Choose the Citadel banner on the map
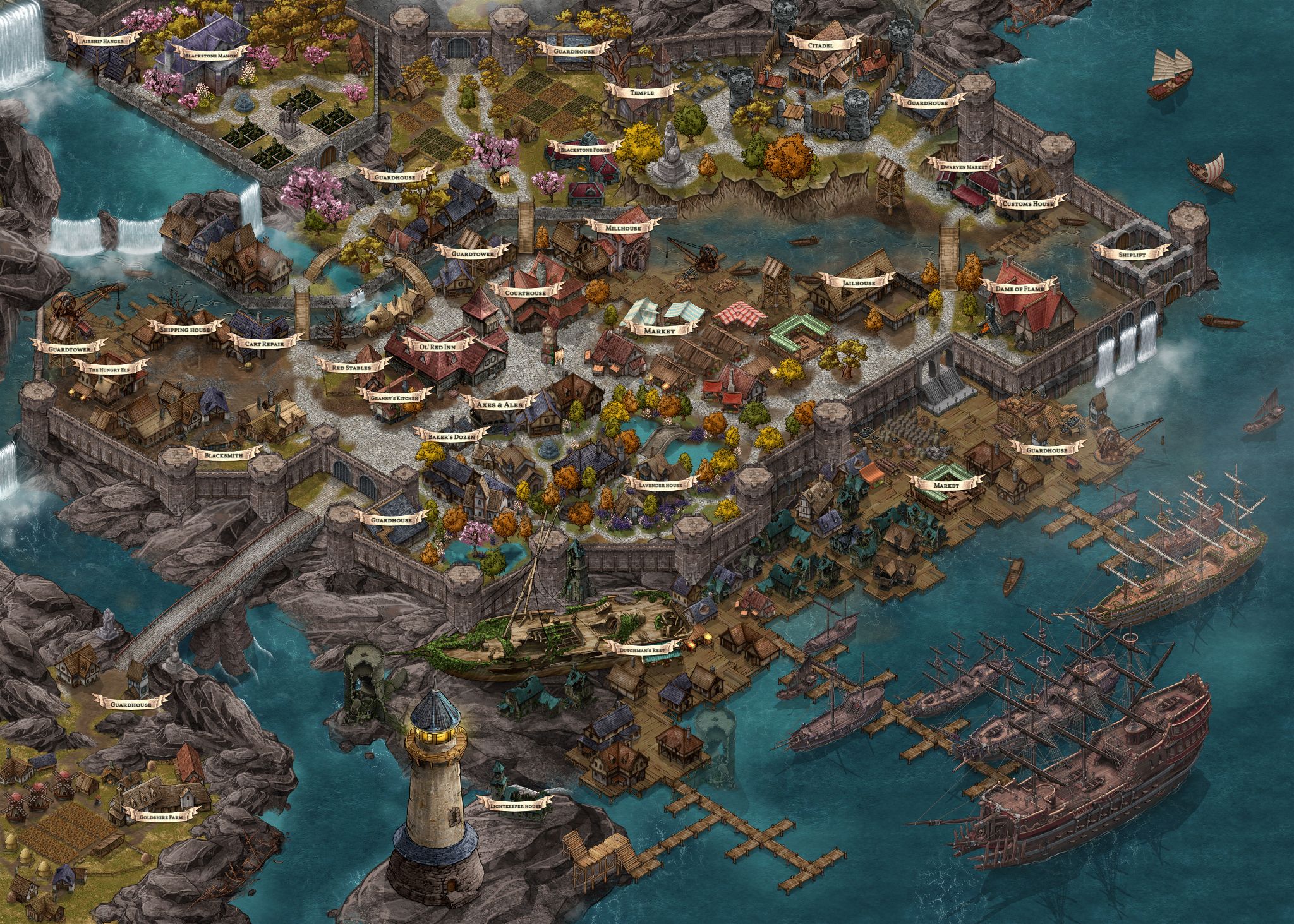Image resolution: width=1294 pixels, height=924 pixels. coord(819,45)
